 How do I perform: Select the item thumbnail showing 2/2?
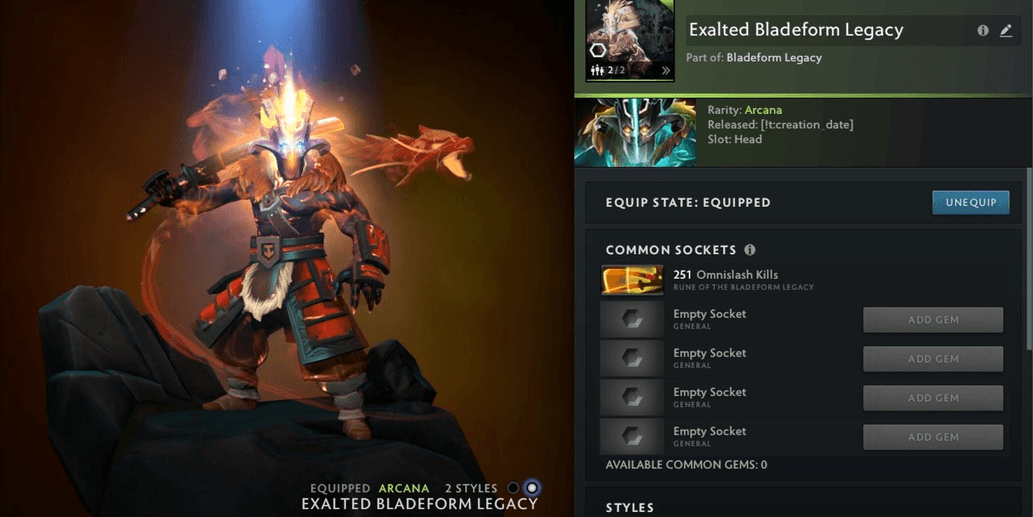pyautogui.click(x=630, y=40)
